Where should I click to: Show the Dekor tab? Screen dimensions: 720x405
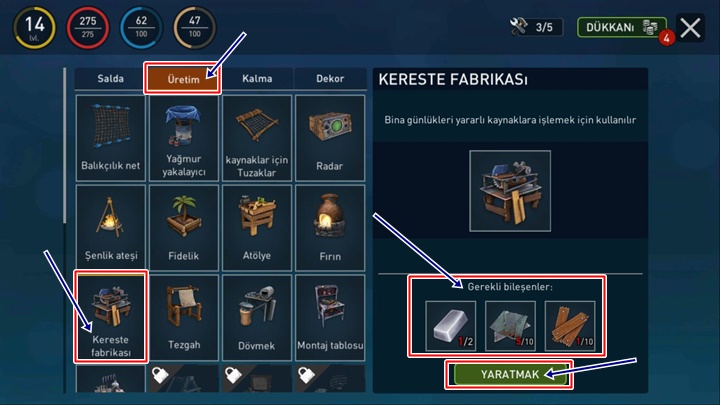pos(330,79)
